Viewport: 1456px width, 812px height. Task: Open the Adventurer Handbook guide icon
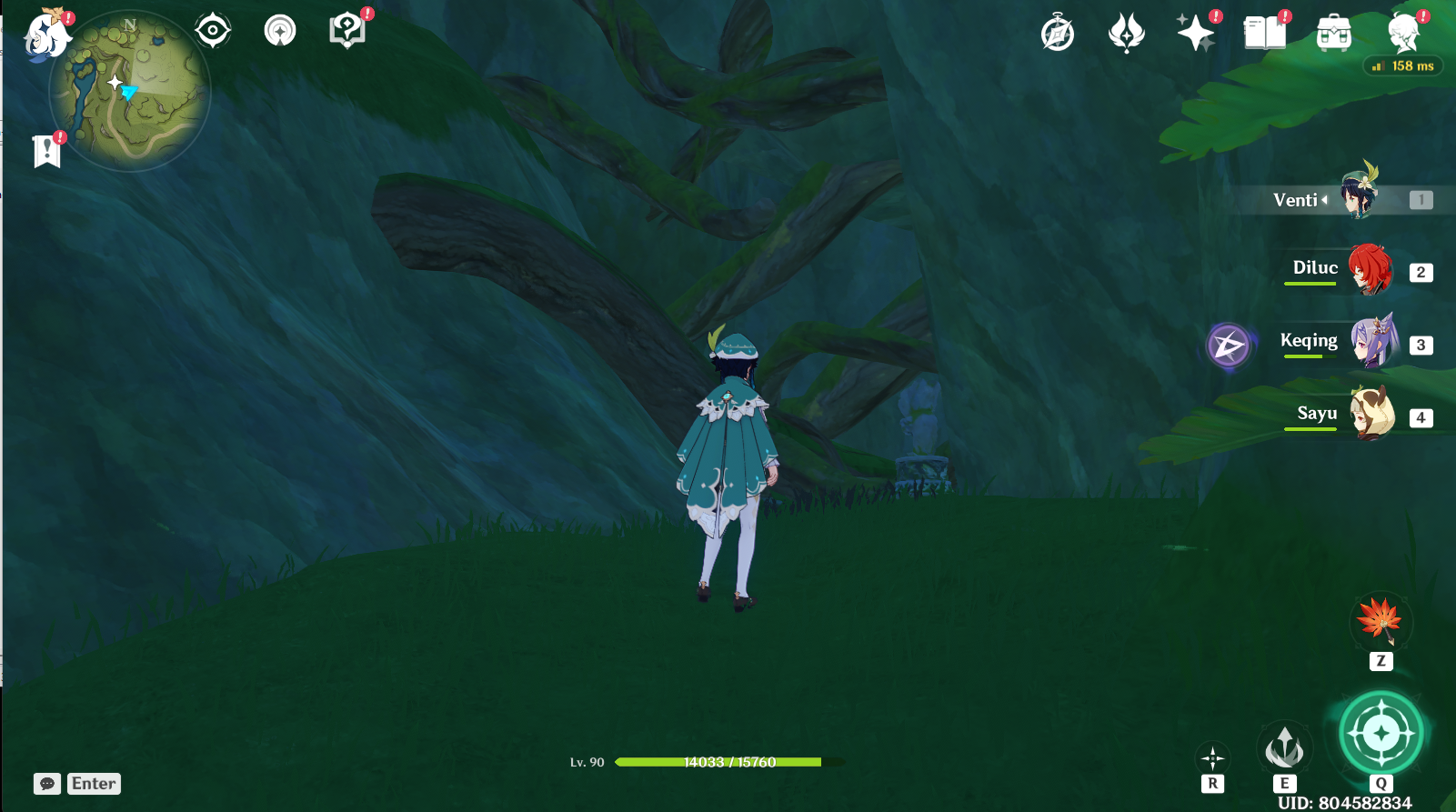coord(346,27)
